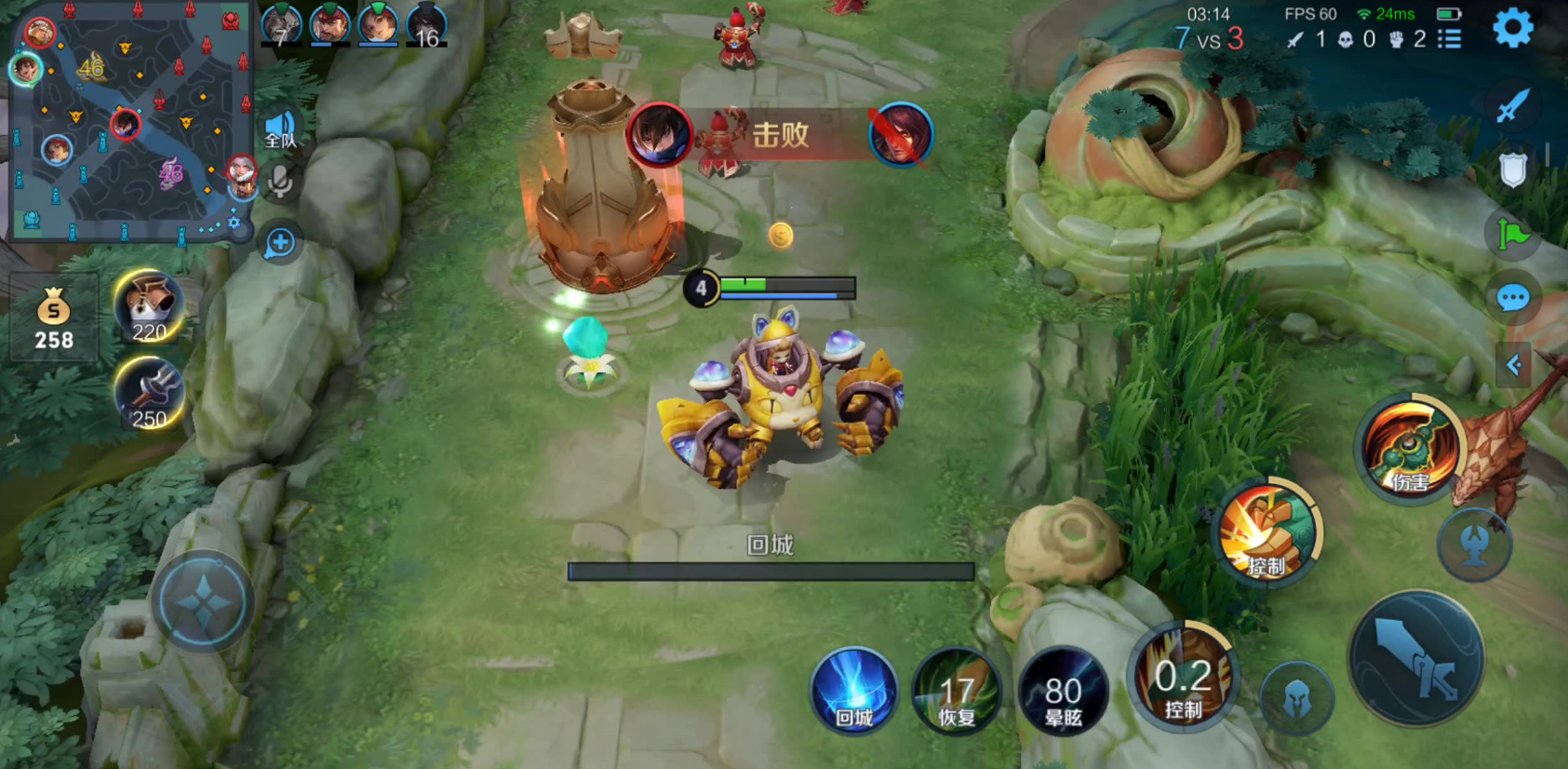This screenshot has height=769, width=1568.
Task: Open the shop via the gold coin counter
Action: (54, 318)
